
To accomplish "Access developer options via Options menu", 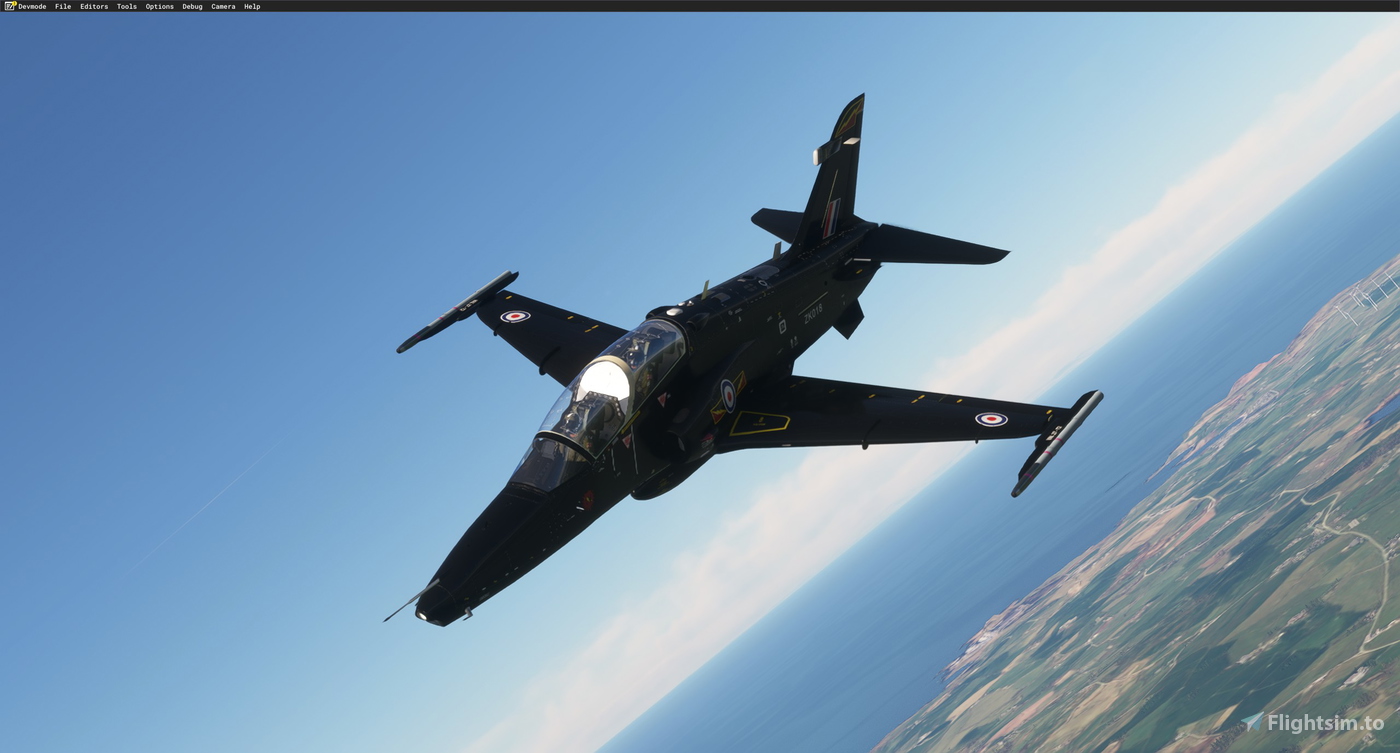I will coord(158,6).
